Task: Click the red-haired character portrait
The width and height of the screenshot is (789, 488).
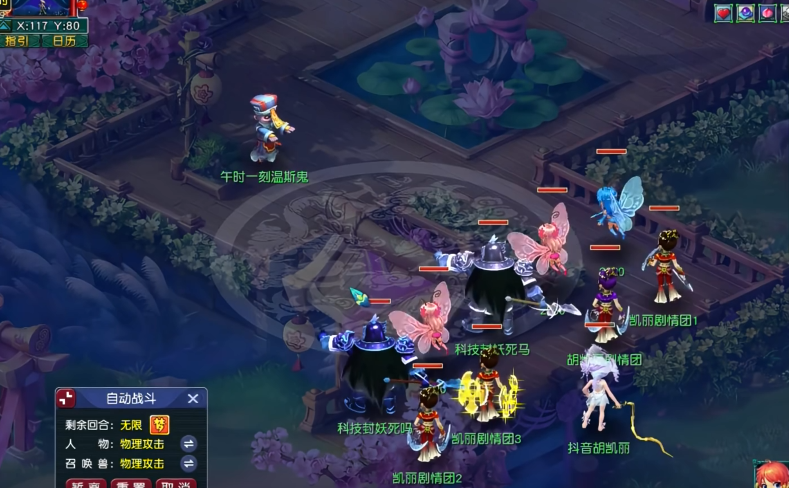Action: [x=773, y=475]
